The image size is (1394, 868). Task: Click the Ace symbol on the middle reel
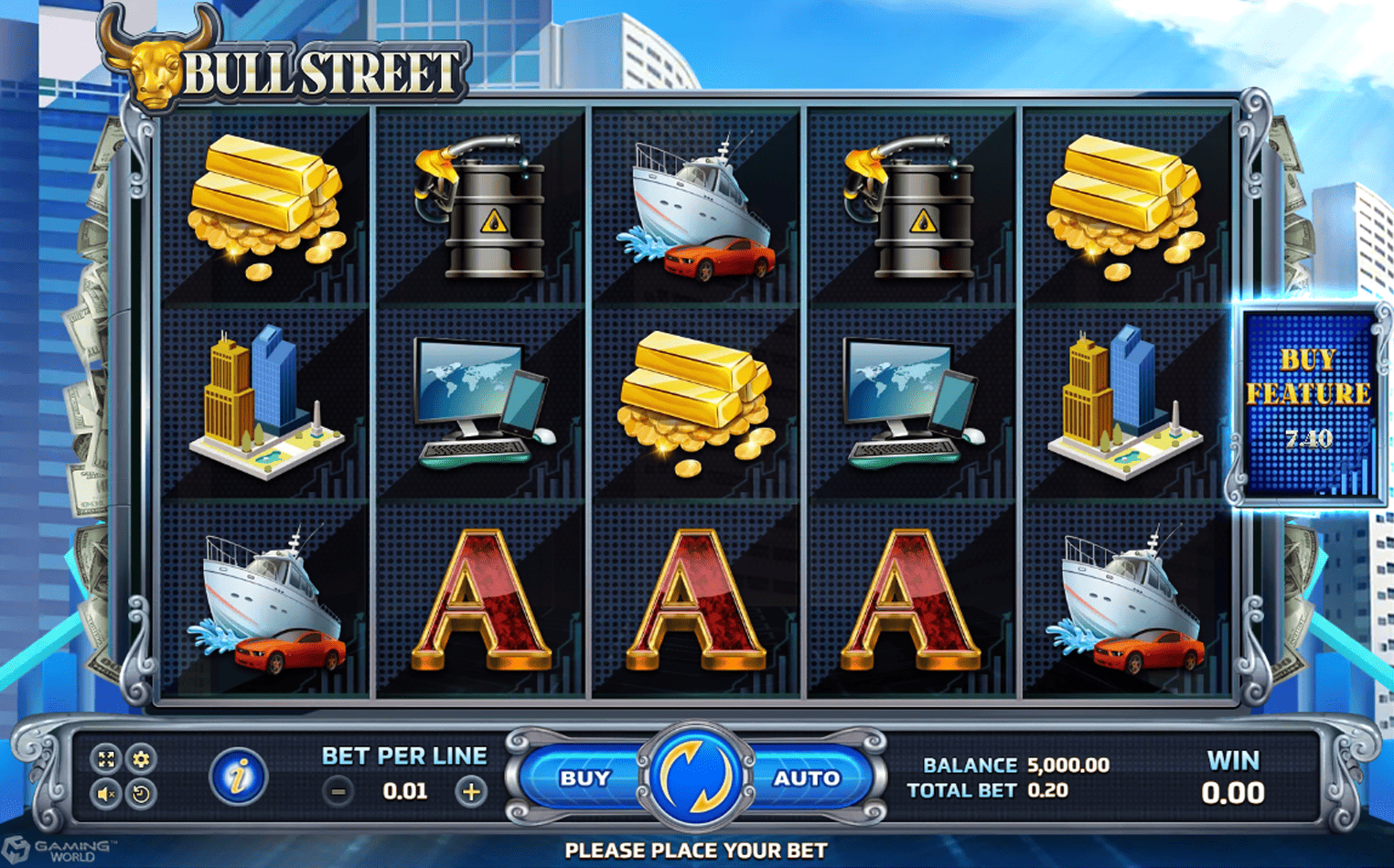(693, 599)
